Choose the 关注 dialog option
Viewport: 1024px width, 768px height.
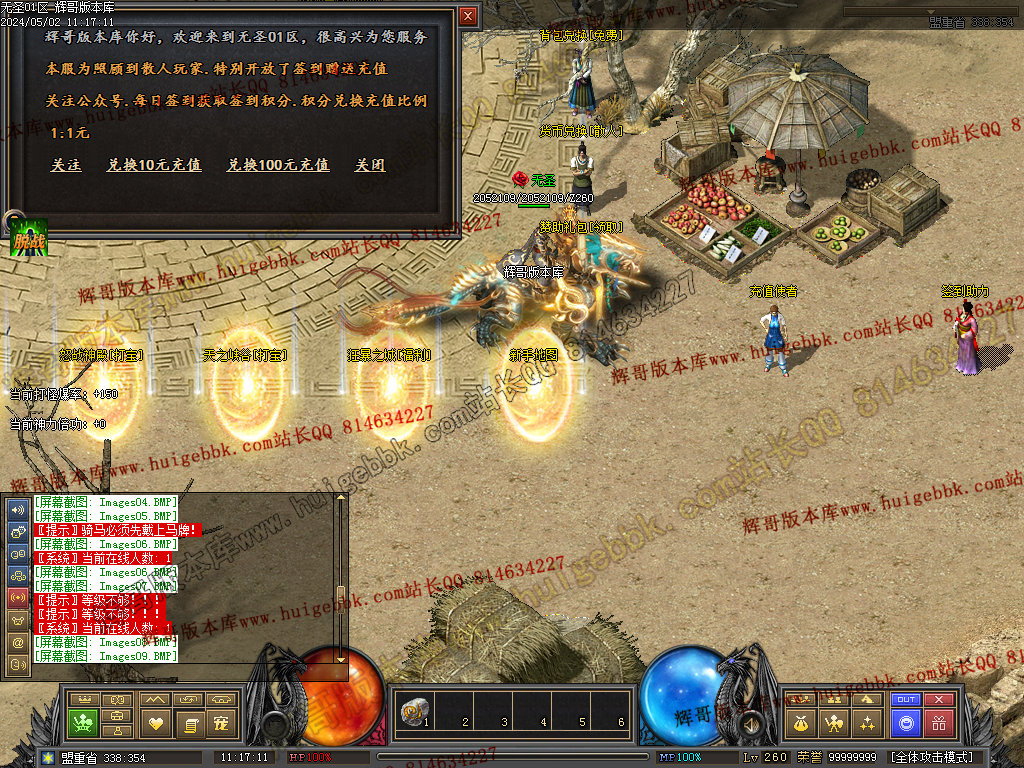(x=66, y=165)
